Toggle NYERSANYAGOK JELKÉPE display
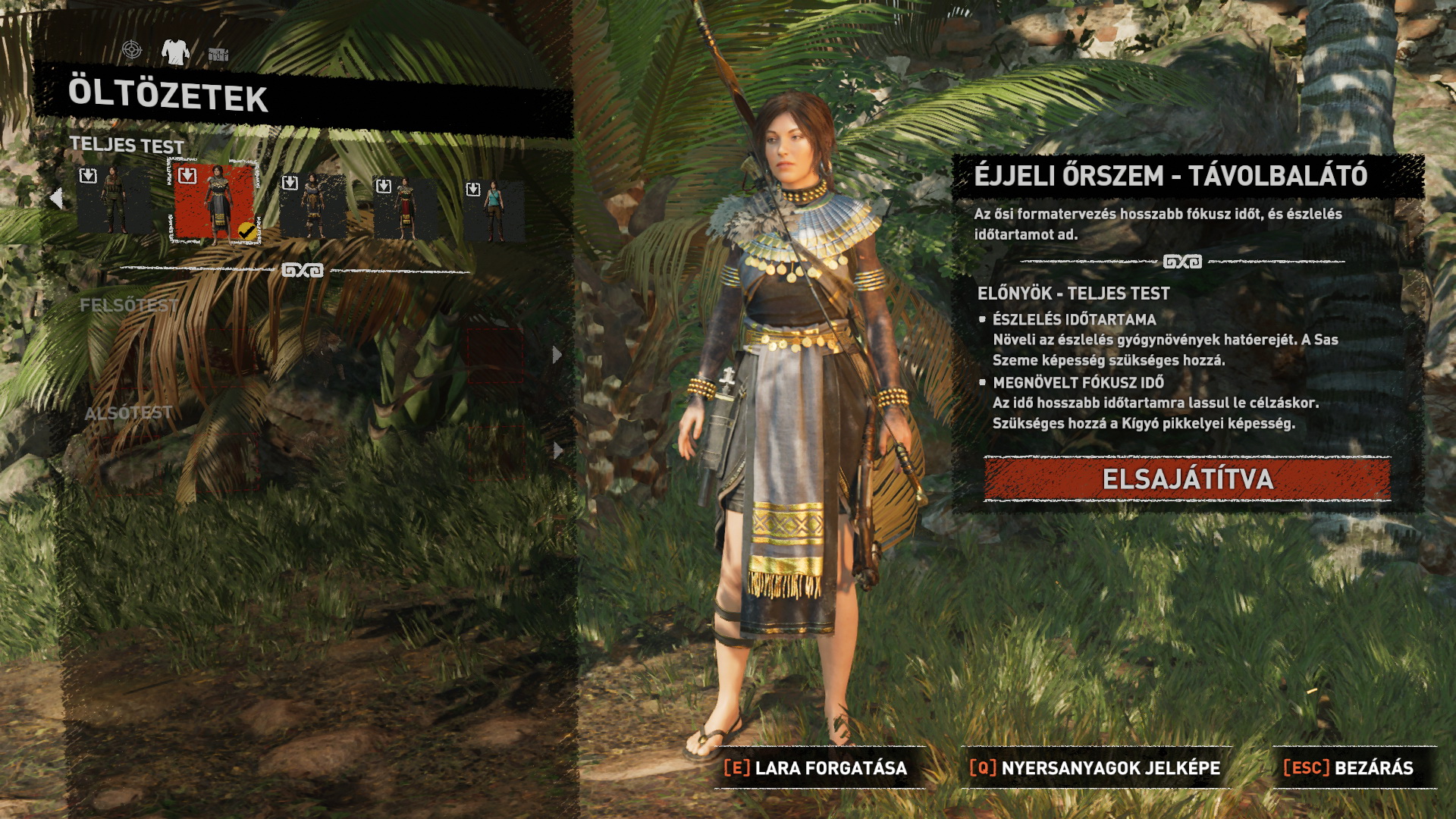 coord(1095,768)
